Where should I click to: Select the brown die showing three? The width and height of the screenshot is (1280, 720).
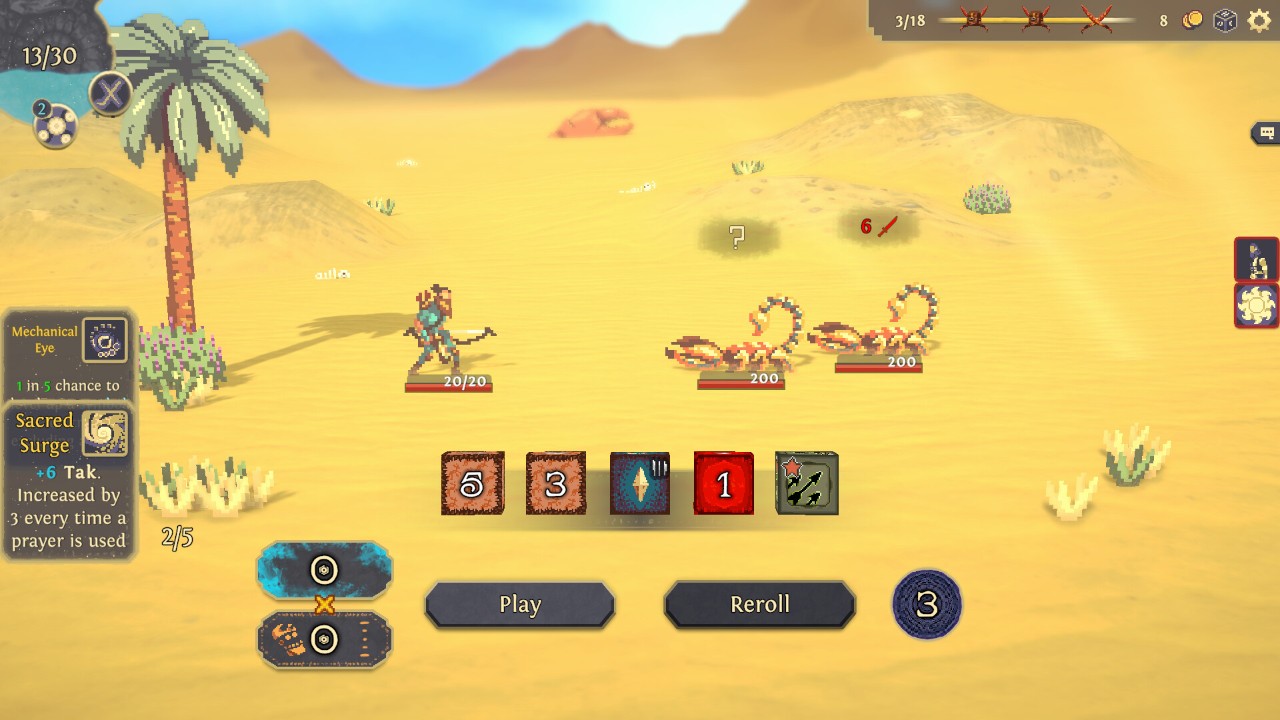click(556, 484)
